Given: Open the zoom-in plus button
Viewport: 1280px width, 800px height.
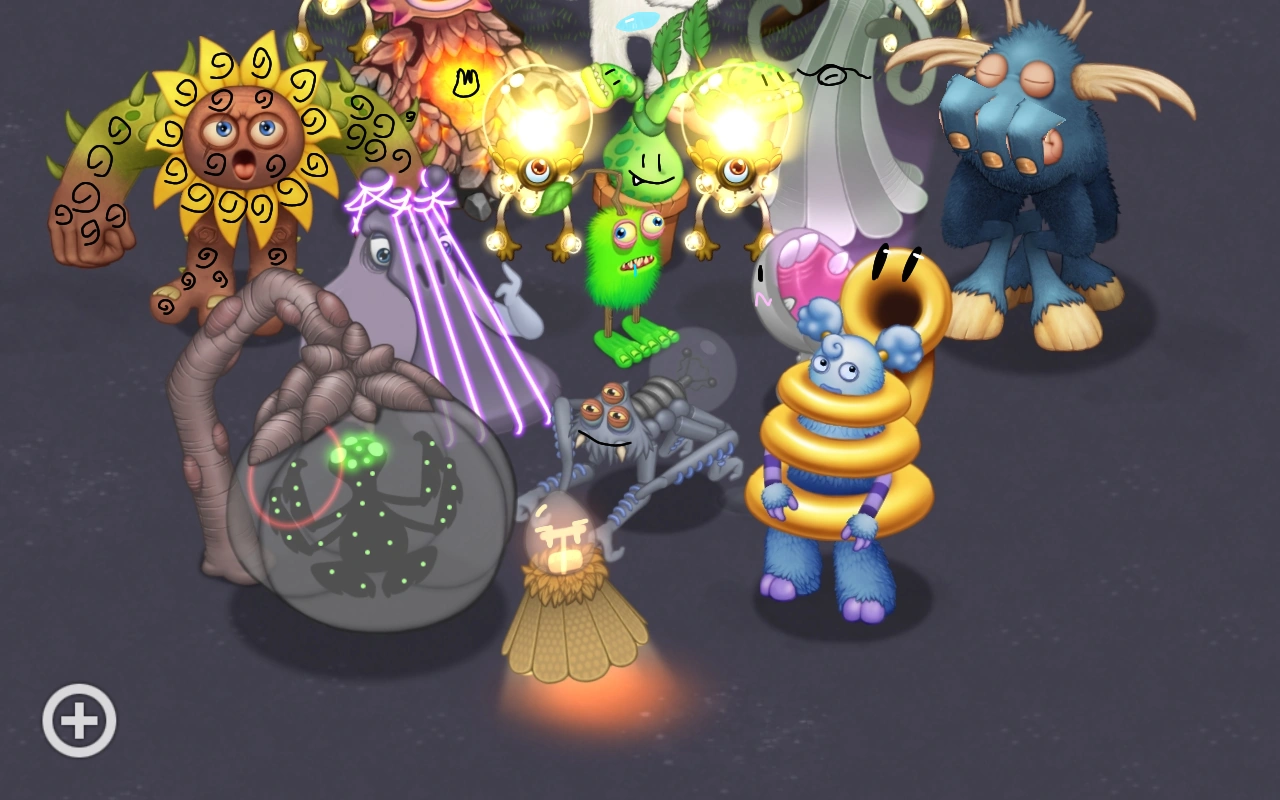Looking at the screenshot, I should click(78, 718).
